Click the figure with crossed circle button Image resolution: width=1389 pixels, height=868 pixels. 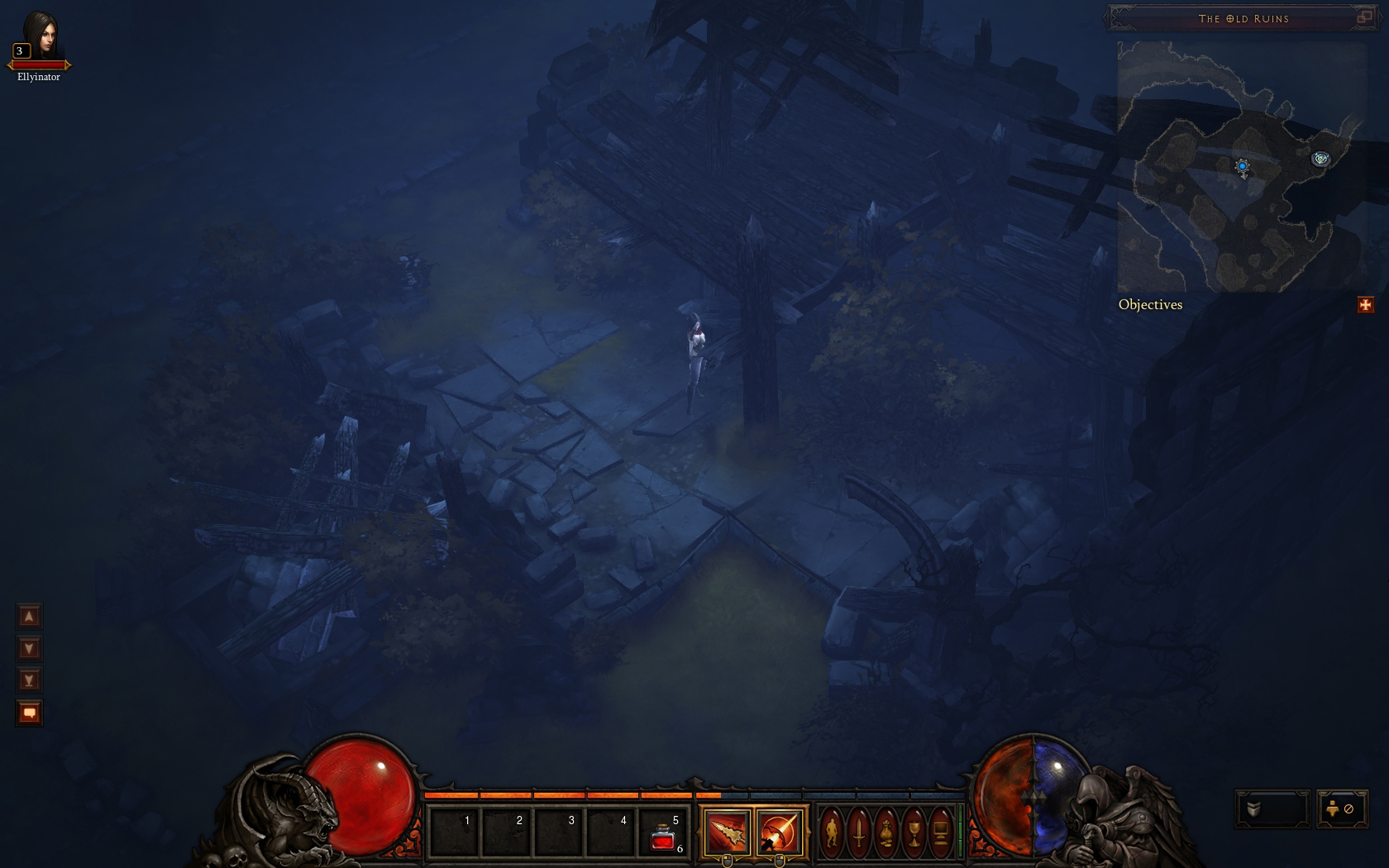pyautogui.click(x=1341, y=809)
